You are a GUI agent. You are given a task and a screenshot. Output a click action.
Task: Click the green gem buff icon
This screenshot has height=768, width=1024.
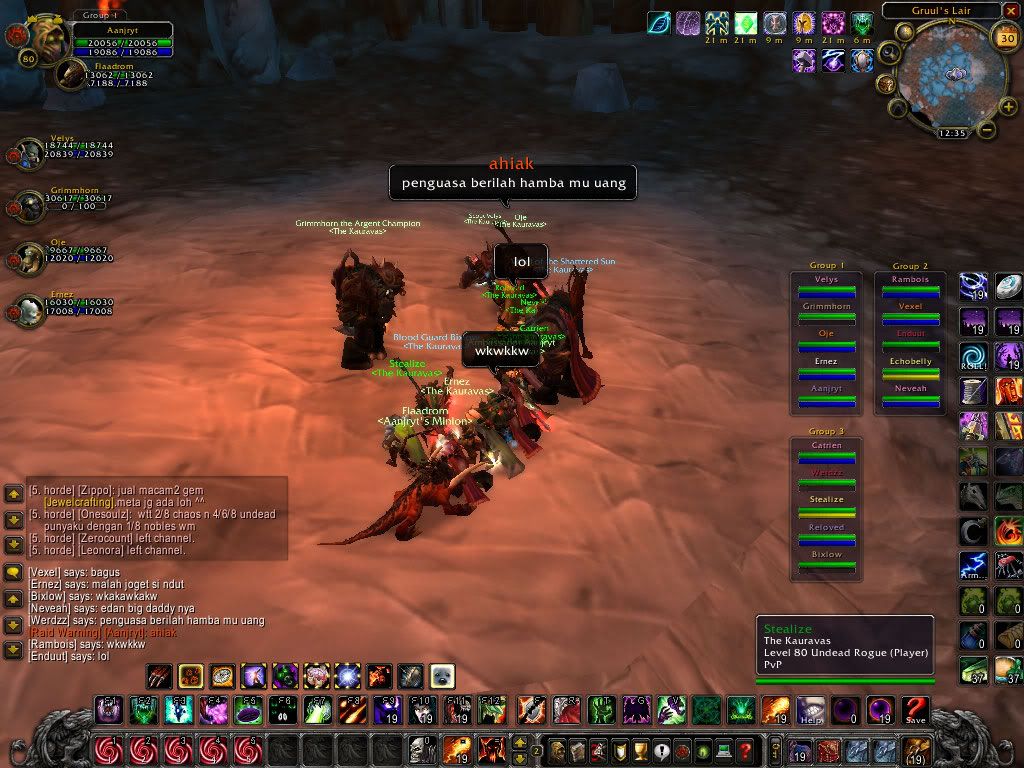pos(746,23)
